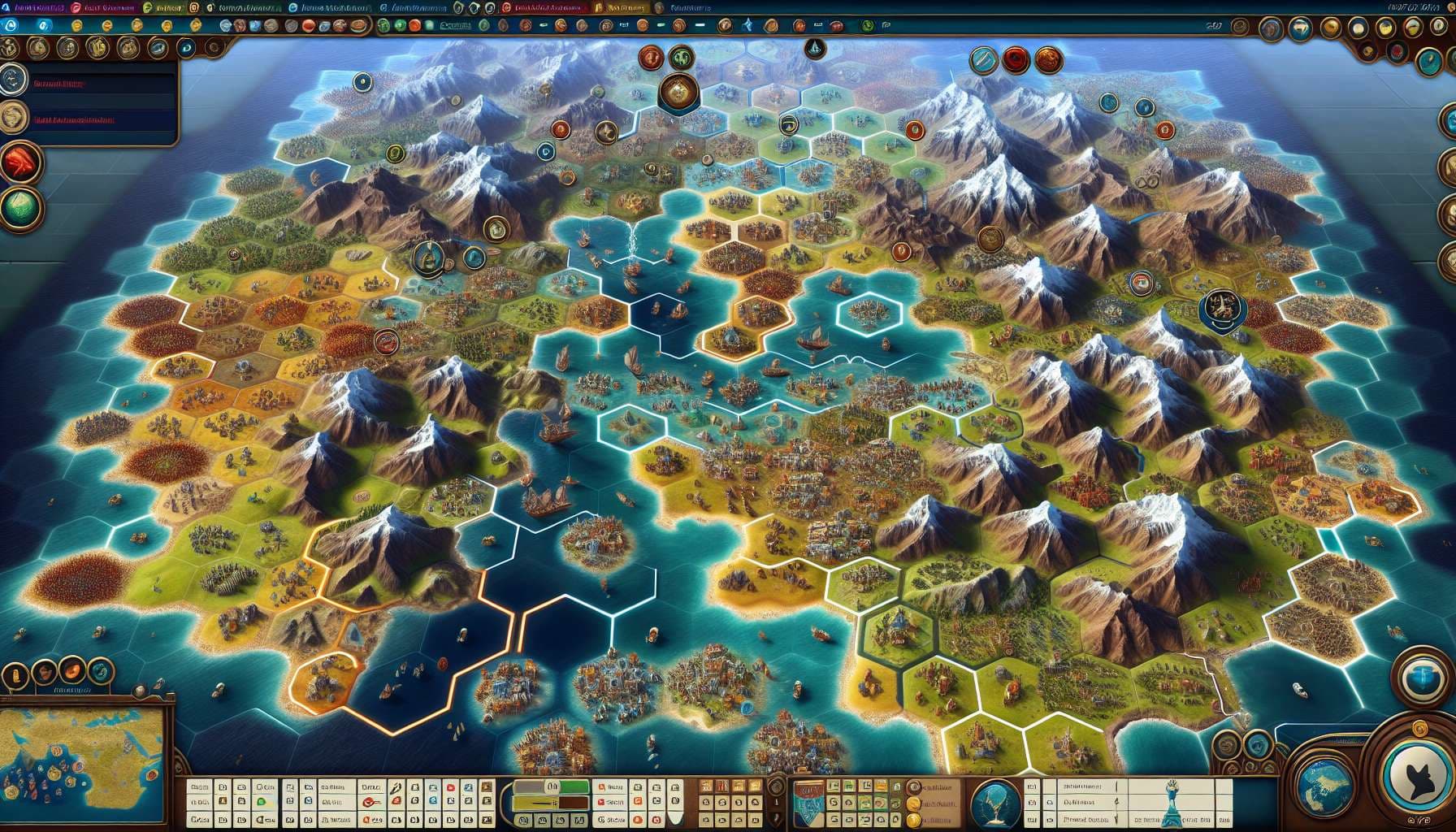This screenshot has height=832, width=1456.
Task: Click the large round end turn button
Action: tap(1417, 773)
